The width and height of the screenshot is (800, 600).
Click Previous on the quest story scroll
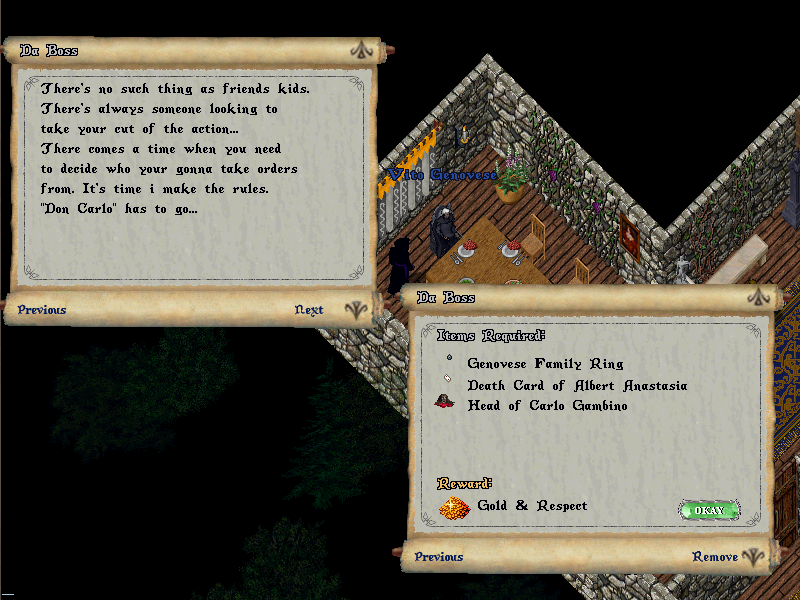(x=42, y=310)
